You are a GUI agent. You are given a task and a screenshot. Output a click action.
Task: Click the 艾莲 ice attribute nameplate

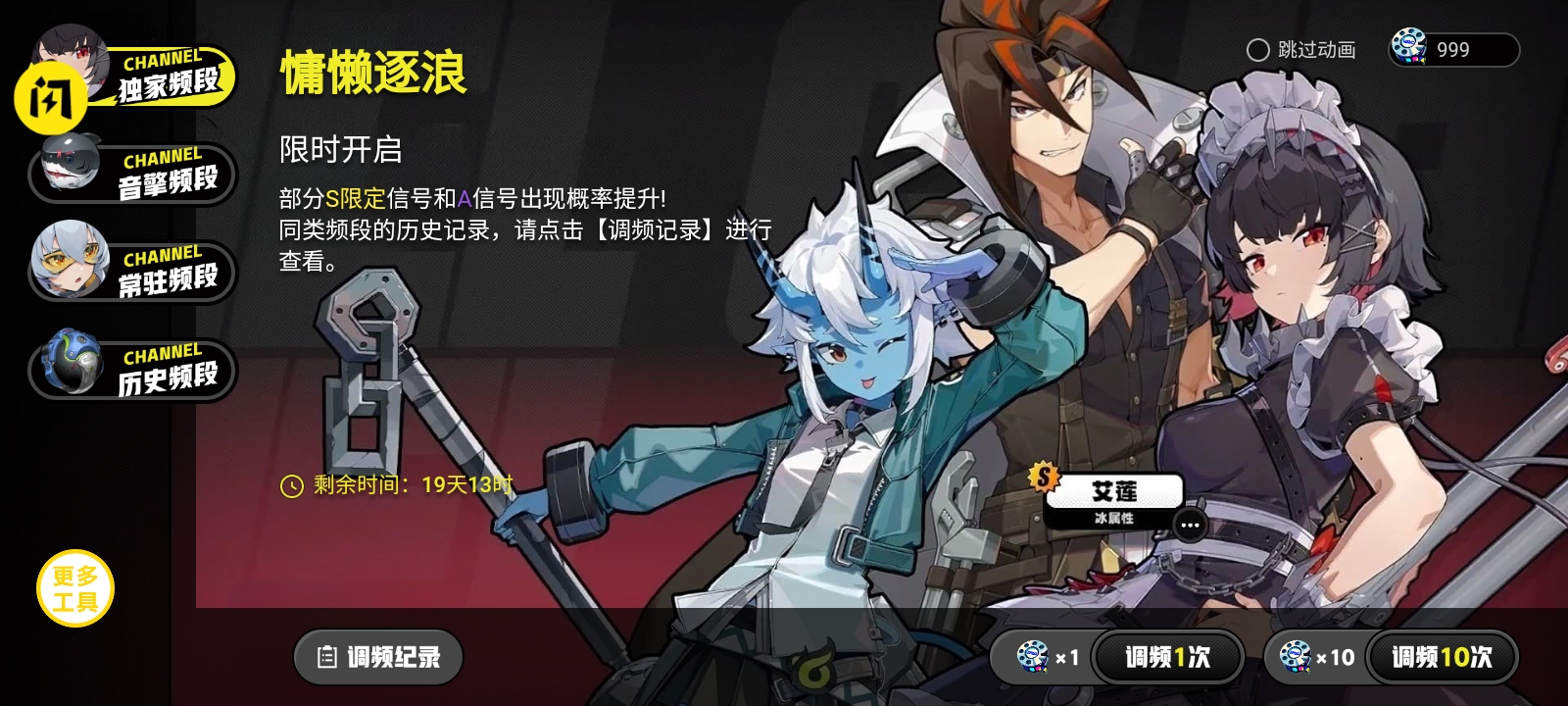pyautogui.click(x=1115, y=492)
